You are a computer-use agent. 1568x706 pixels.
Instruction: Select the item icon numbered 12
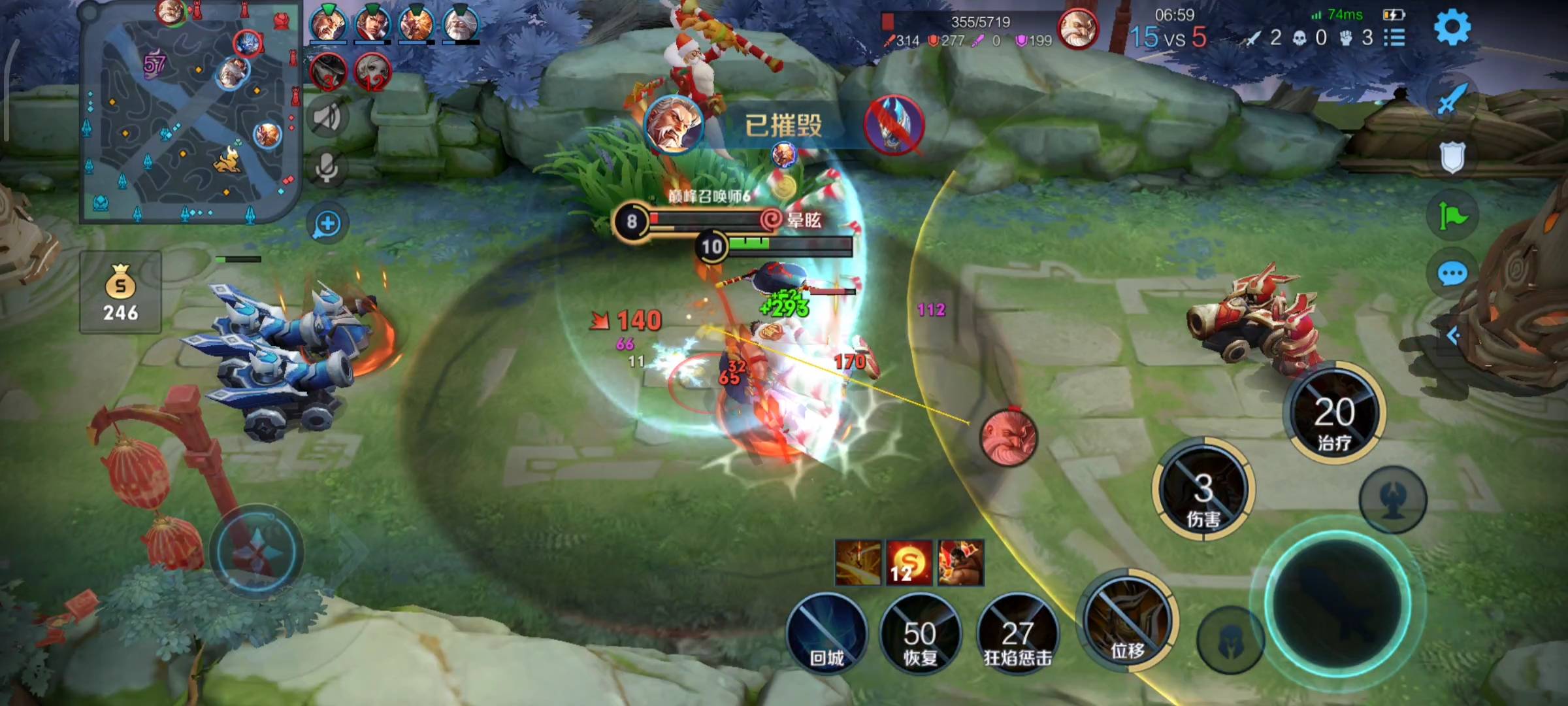908,562
